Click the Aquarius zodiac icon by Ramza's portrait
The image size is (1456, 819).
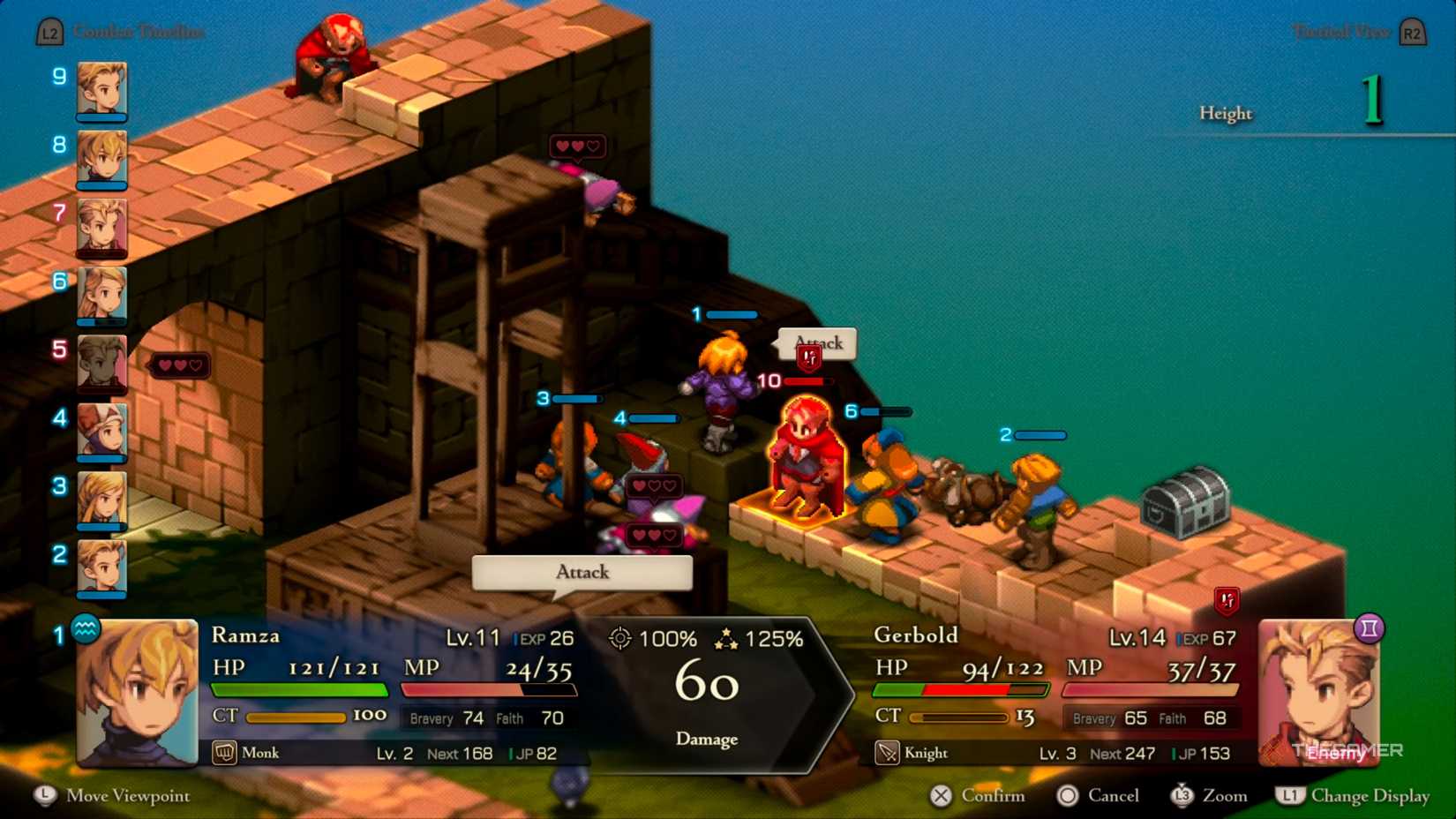pos(85,630)
